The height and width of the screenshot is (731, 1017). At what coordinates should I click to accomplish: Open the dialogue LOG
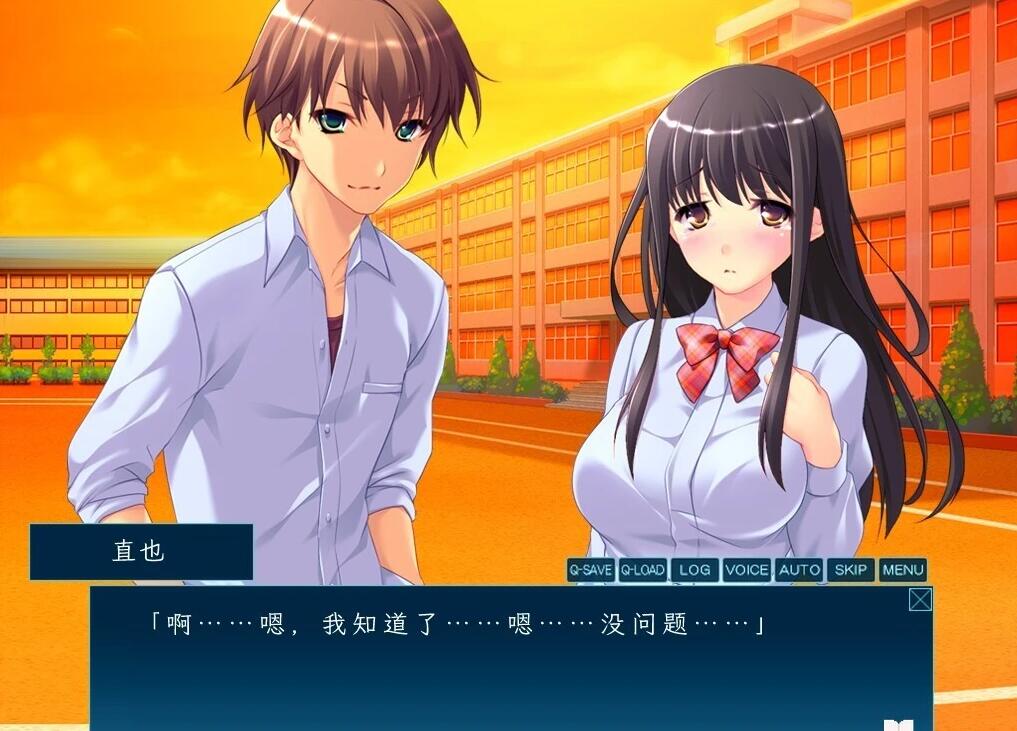tap(694, 570)
